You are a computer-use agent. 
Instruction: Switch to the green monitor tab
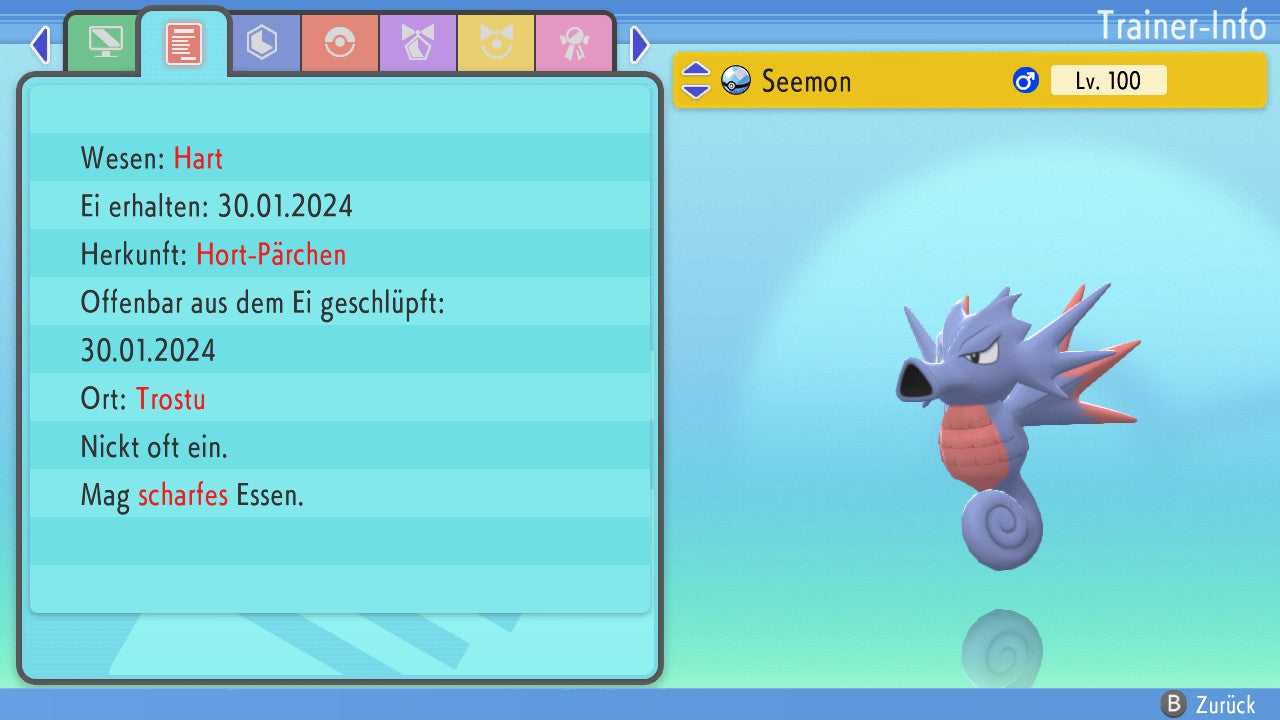tap(105, 43)
